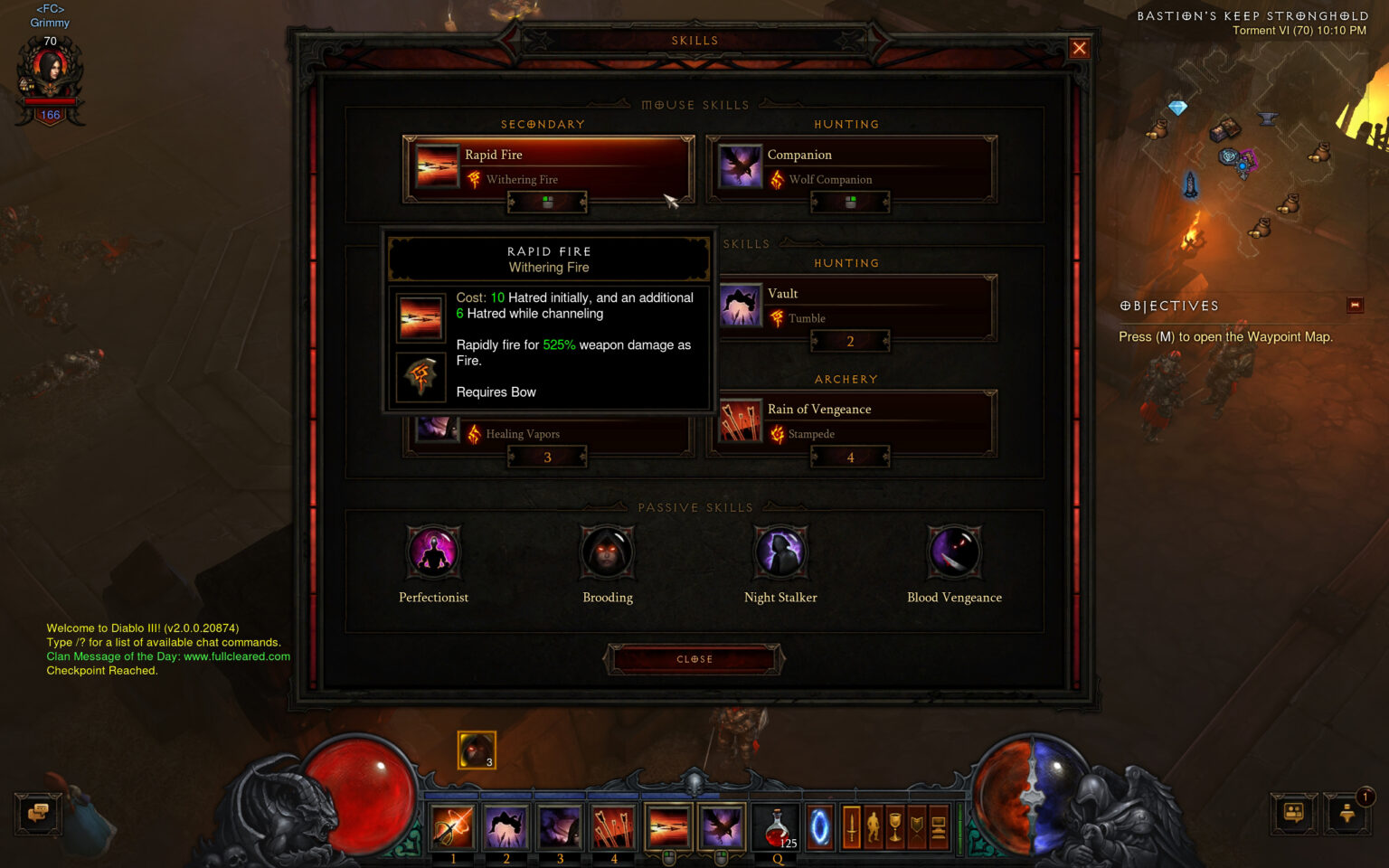
Task: Select the Wolf Companion skill icon
Action: point(740,166)
